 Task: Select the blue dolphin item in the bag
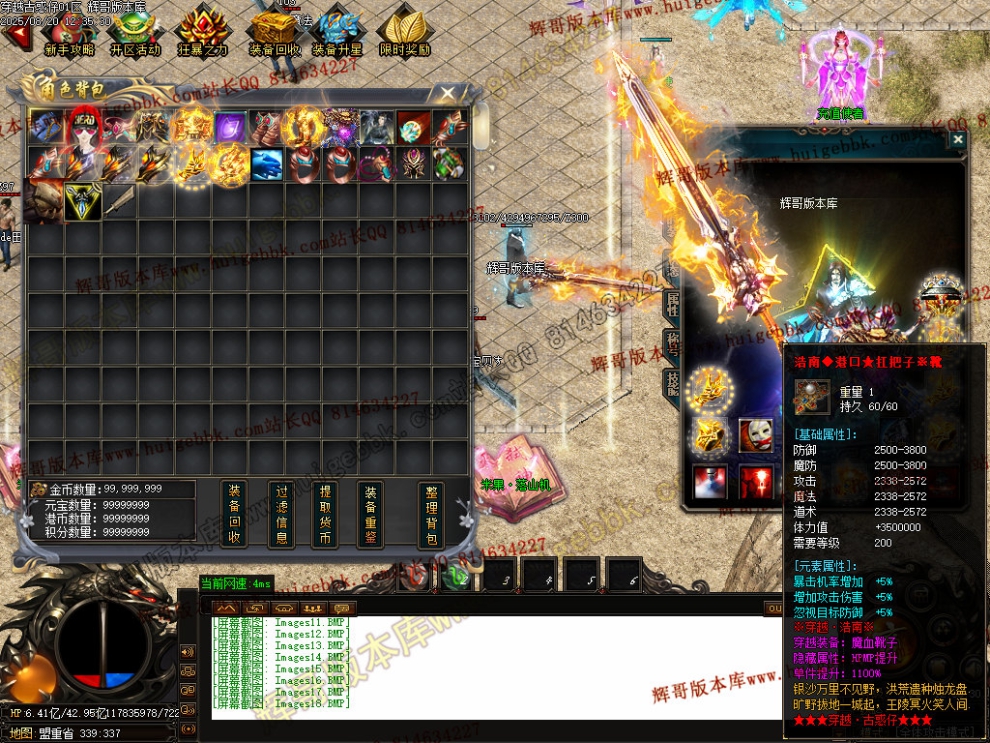(x=267, y=163)
